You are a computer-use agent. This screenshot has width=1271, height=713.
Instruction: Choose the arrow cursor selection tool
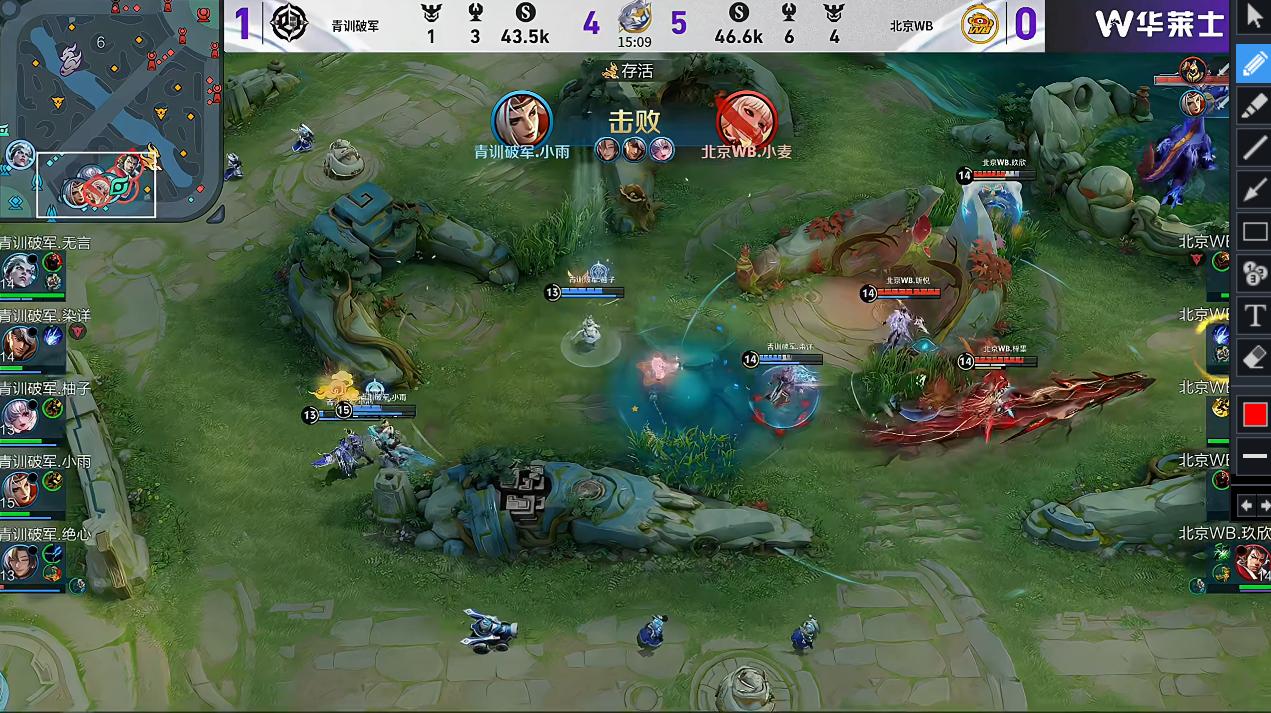point(1254,17)
